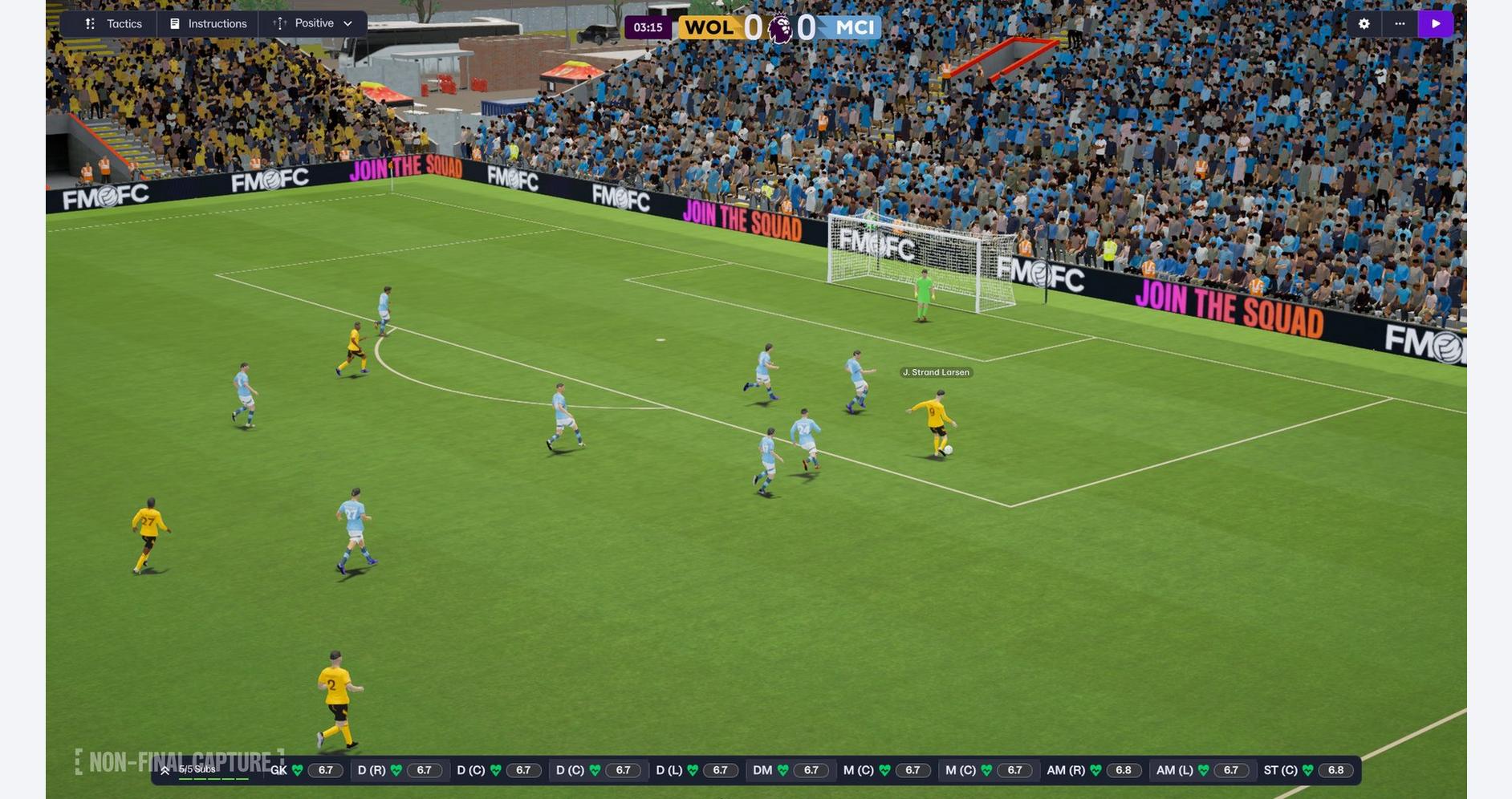Select the AM (R) player slot
The width and height of the screenshot is (1512, 799).
point(1095,770)
